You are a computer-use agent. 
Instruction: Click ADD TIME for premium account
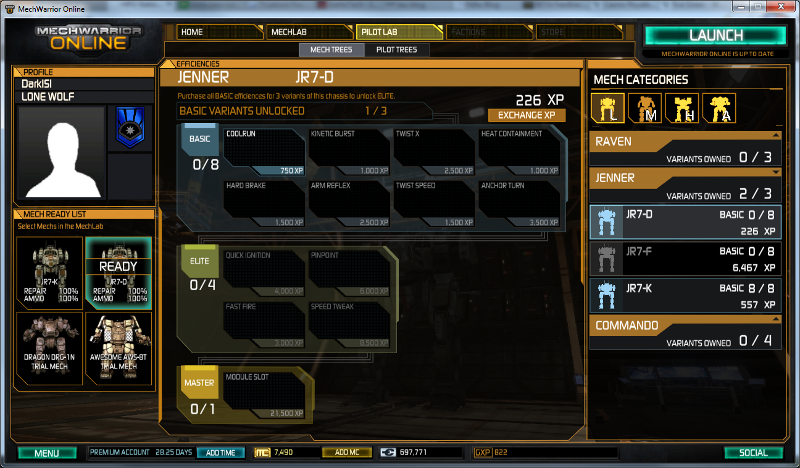click(221, 453)
